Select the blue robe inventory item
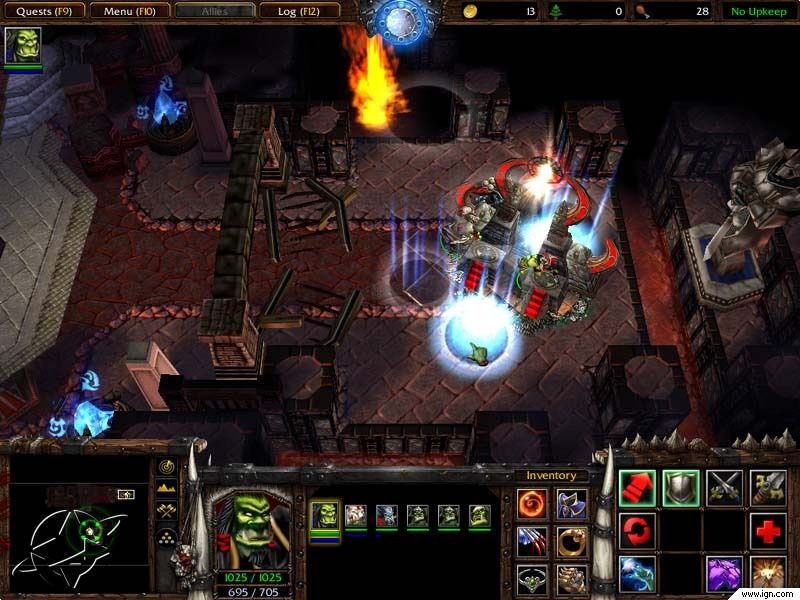The image size is (800, 600). [571, 503]
